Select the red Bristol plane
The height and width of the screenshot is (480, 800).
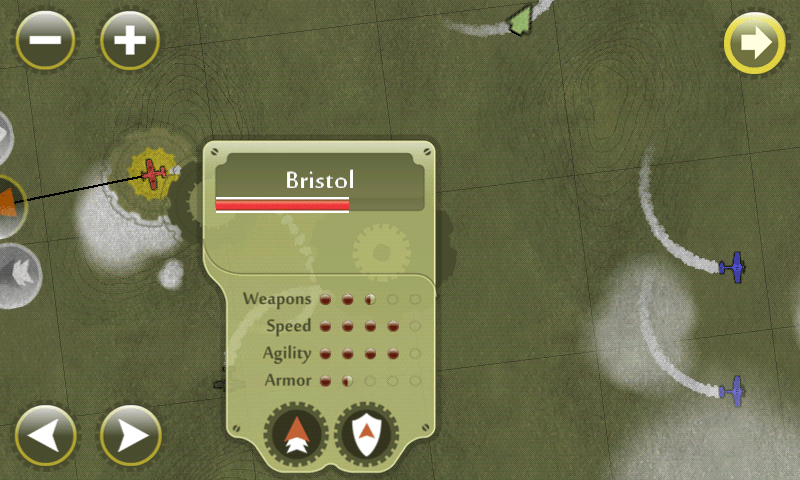(153, 173)
